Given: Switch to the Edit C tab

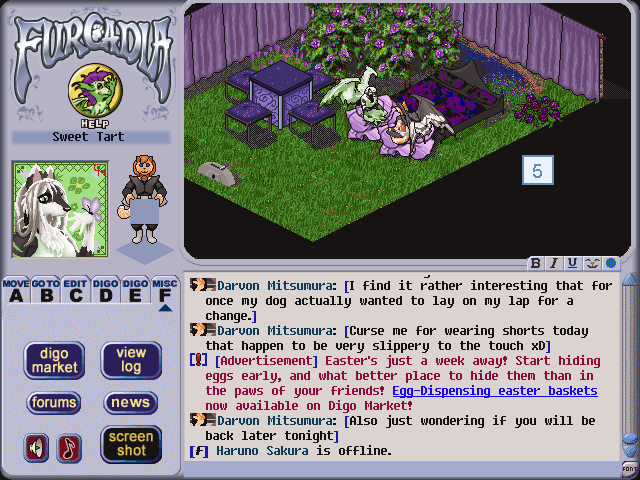Looking at the screenshot, I should pos(75,290).
